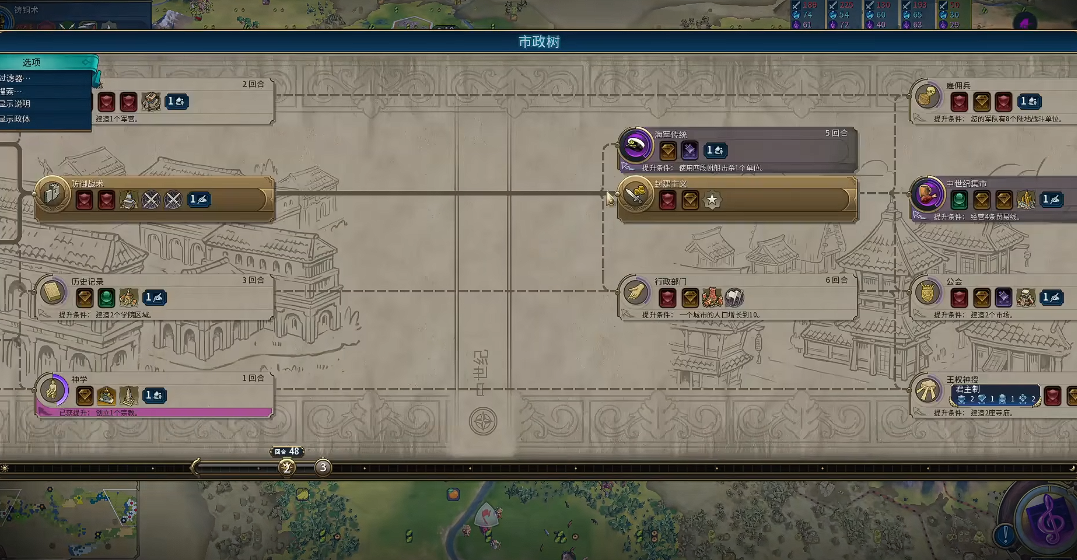Choose the 显示说明 (show legend) menu entry
1077x560 pixels.
[x=18, y=104]
